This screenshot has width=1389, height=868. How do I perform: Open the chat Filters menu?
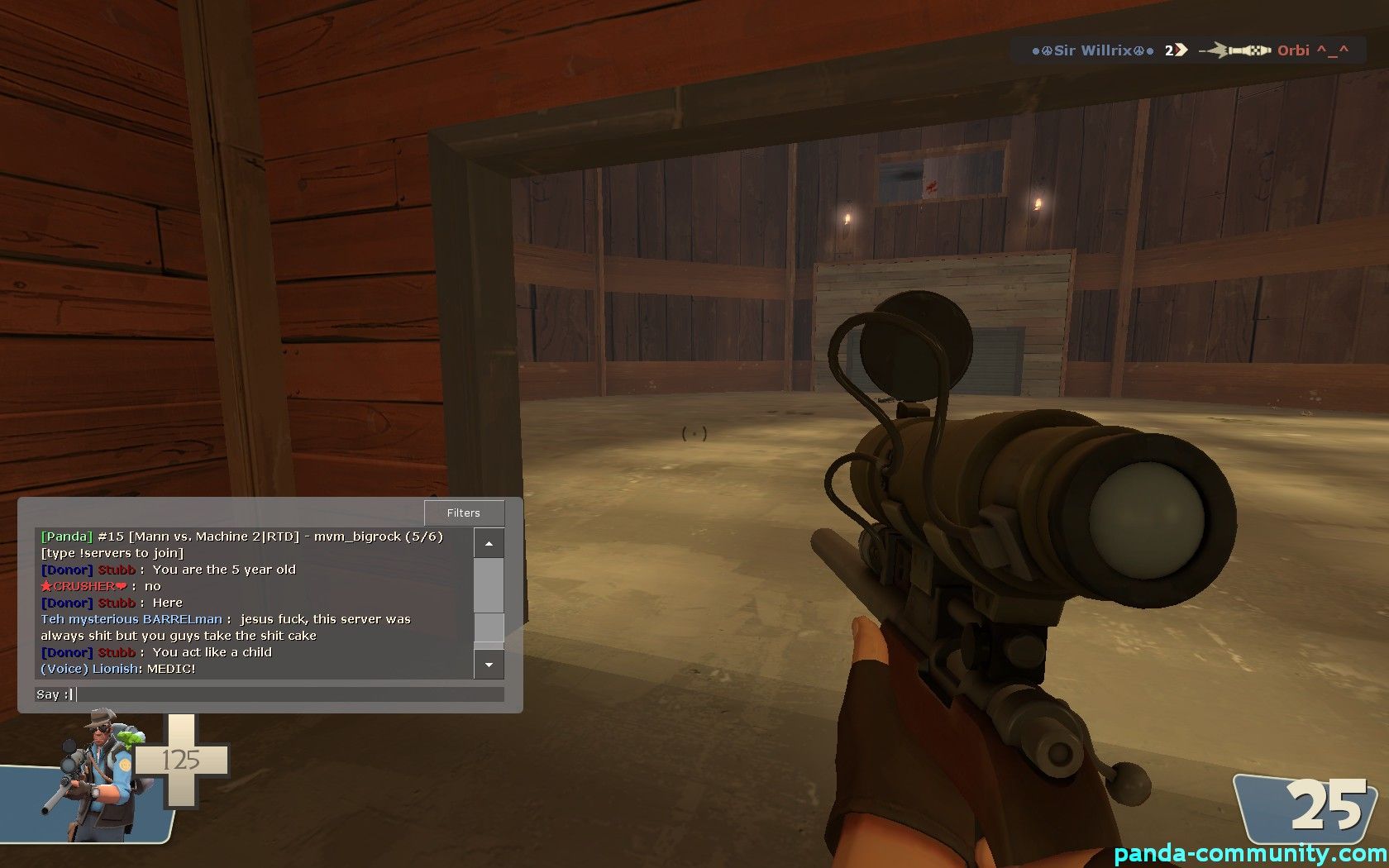463,513
